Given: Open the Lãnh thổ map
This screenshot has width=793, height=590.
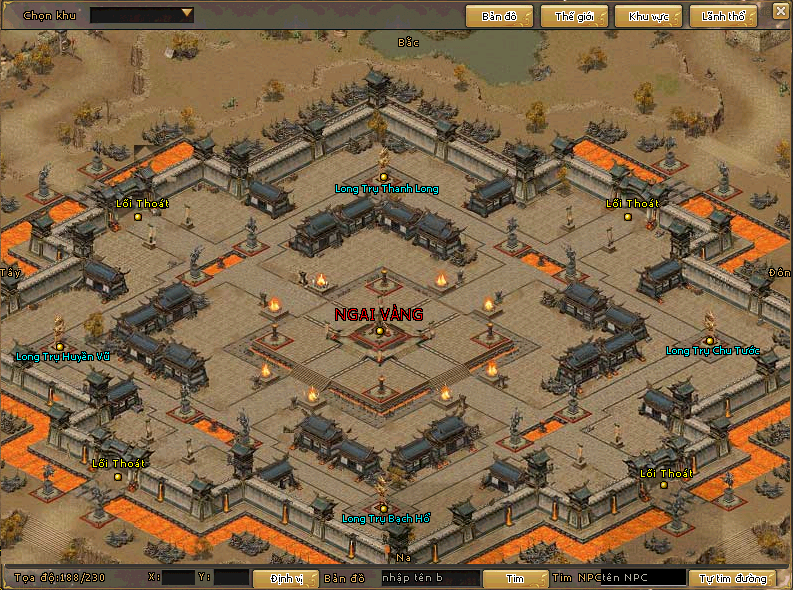Looking at the screenshot, I should click(x=724, y=16).
